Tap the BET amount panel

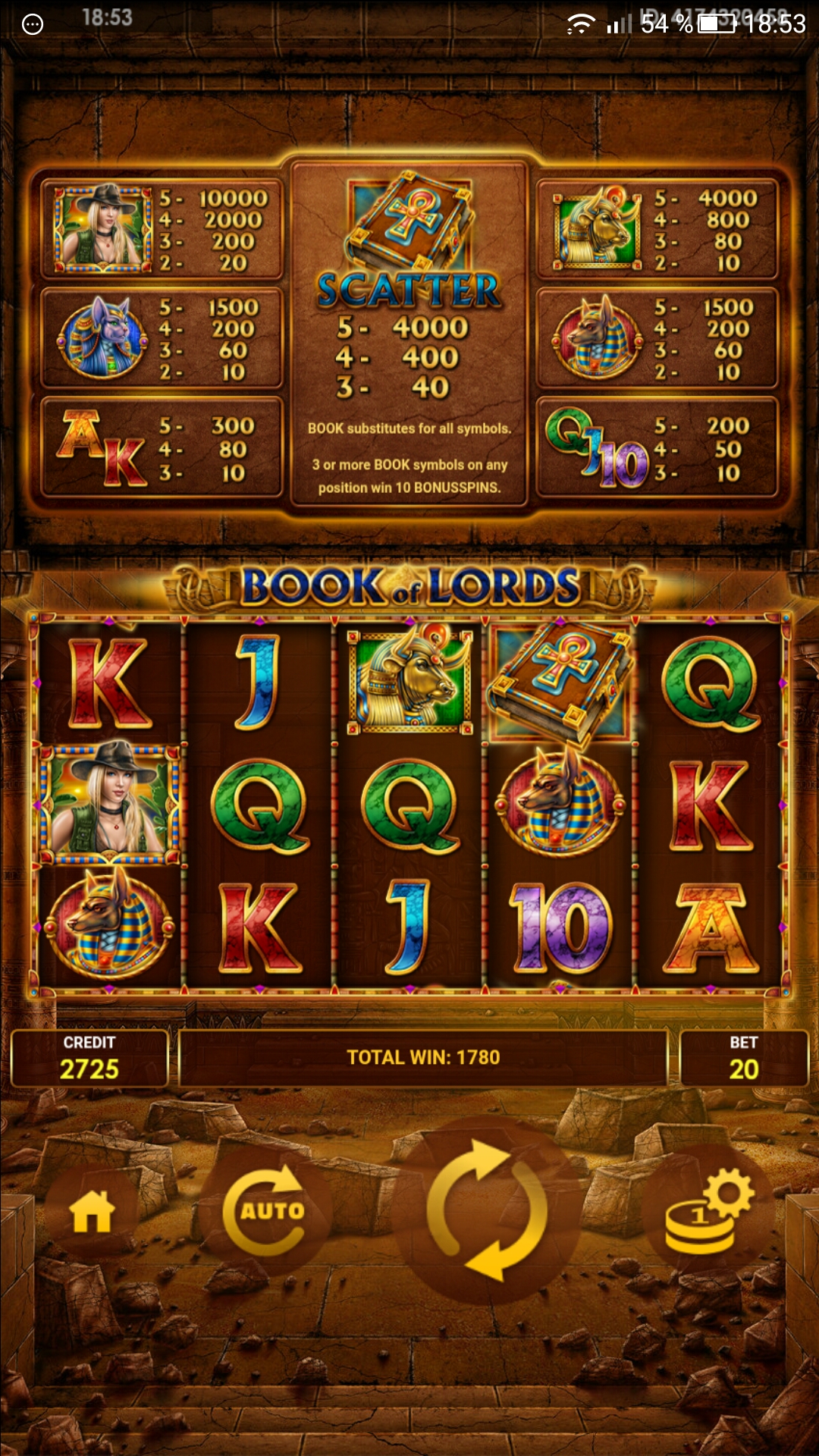pos(743,1058)
